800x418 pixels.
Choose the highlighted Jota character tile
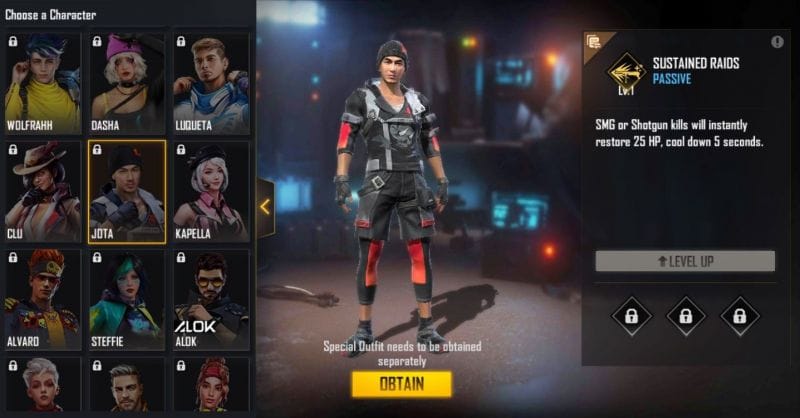click(127, 192)
